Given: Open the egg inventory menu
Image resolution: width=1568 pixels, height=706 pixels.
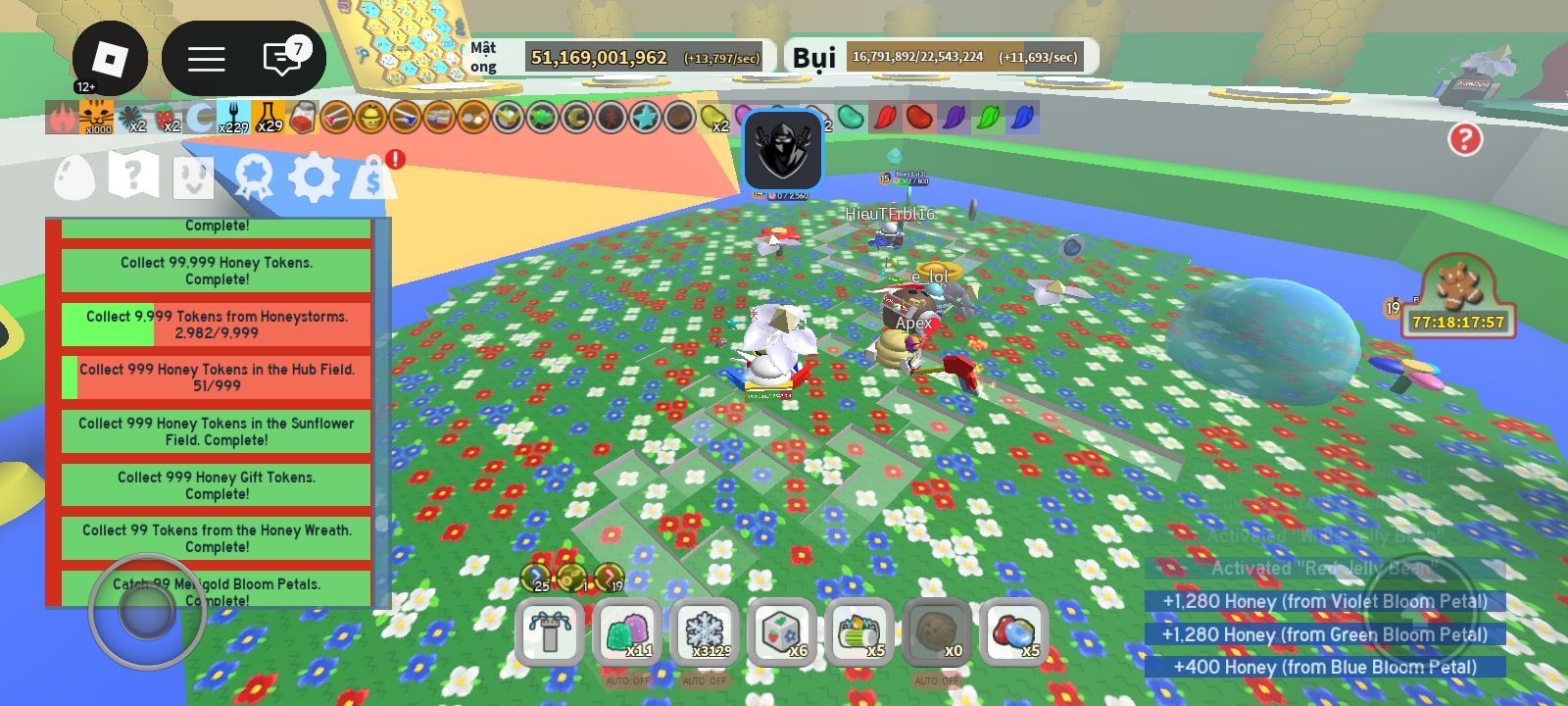Looking at the screenshot, I should pyautogui.click(x=74, y=177).
